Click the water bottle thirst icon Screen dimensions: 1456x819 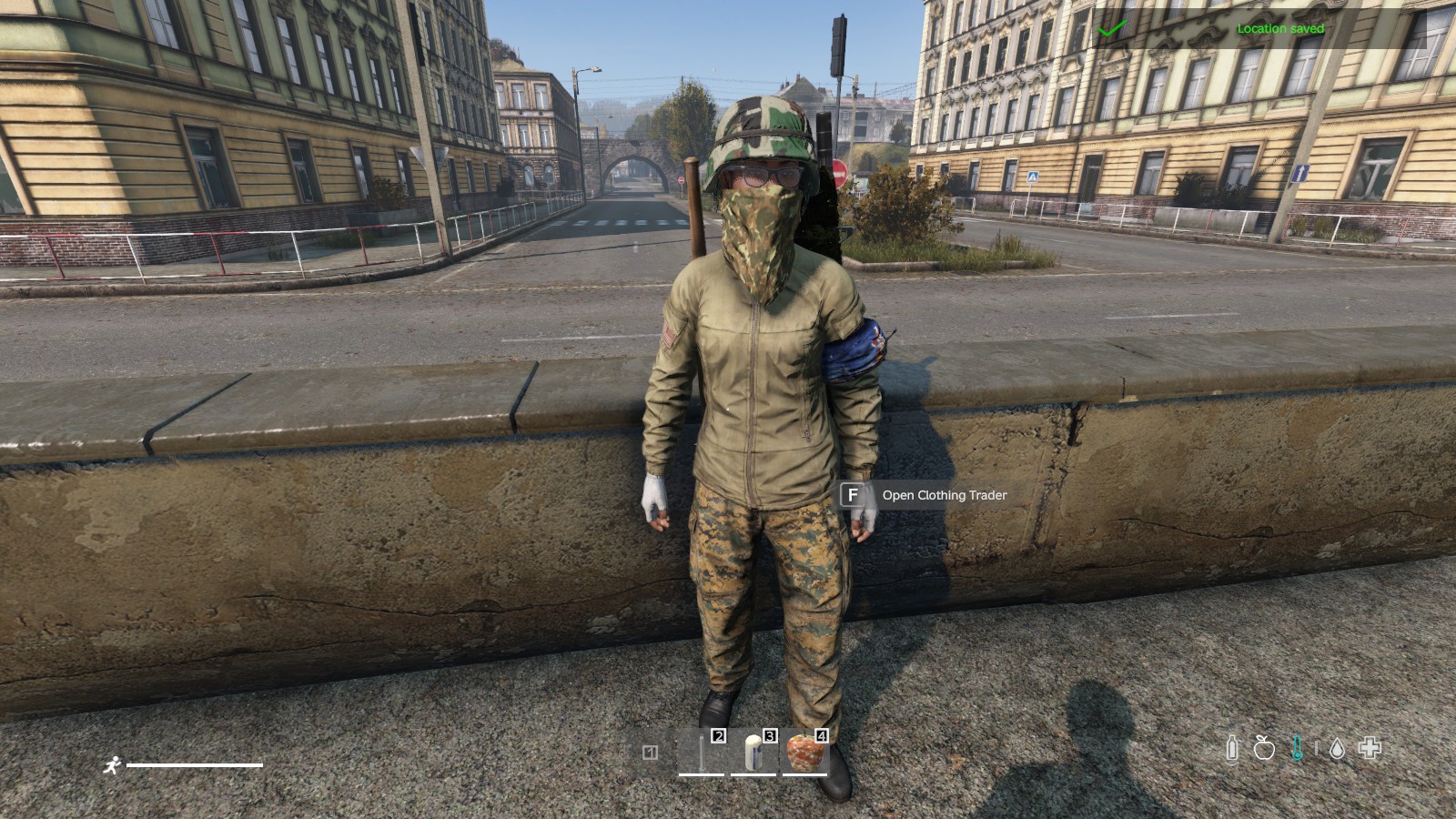[x=1232, y=748]
